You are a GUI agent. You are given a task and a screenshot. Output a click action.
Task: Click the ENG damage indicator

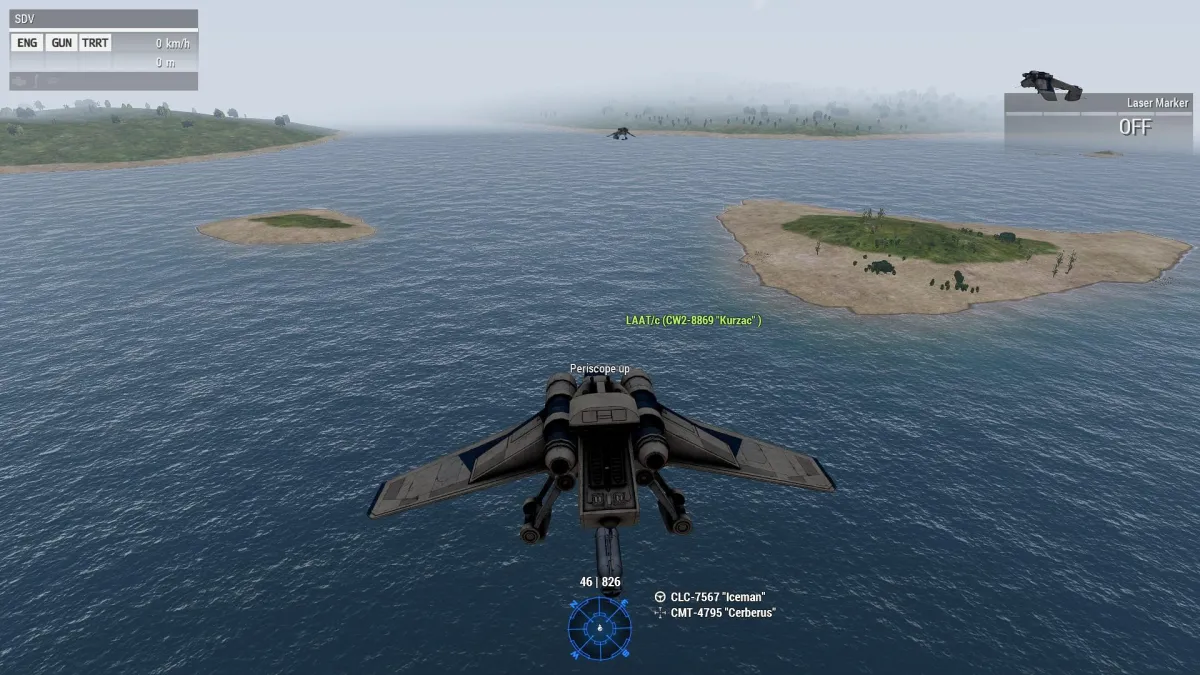(x=27, y=43)
